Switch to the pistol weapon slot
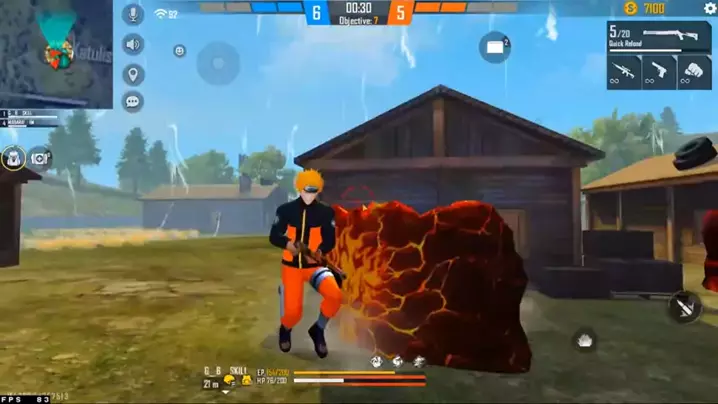This screenshot has width=718, height=404. [x=659, y=73]
